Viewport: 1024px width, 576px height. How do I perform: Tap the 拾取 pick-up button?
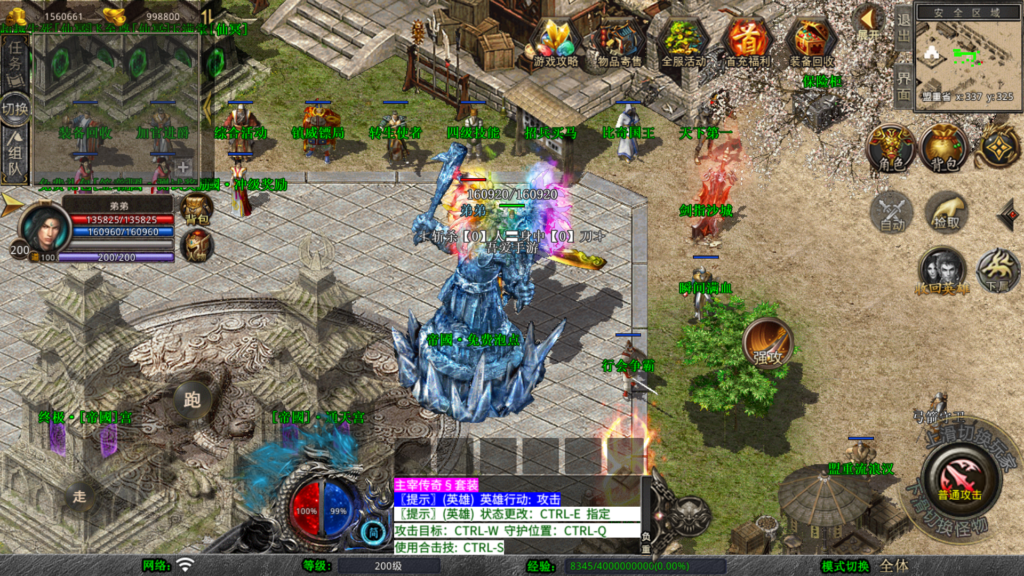946,211
